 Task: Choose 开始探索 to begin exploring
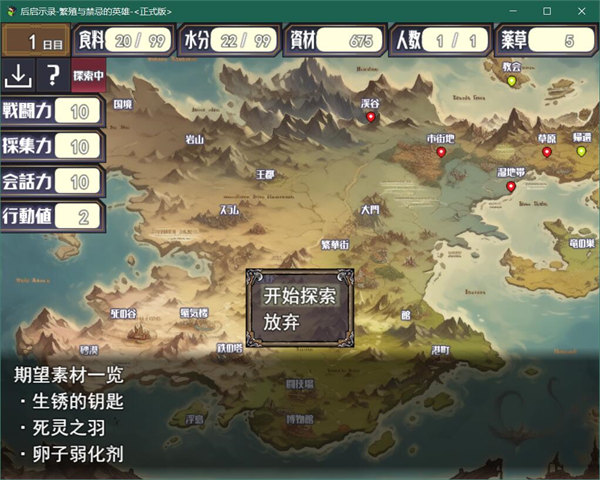[x=299, y=296]
